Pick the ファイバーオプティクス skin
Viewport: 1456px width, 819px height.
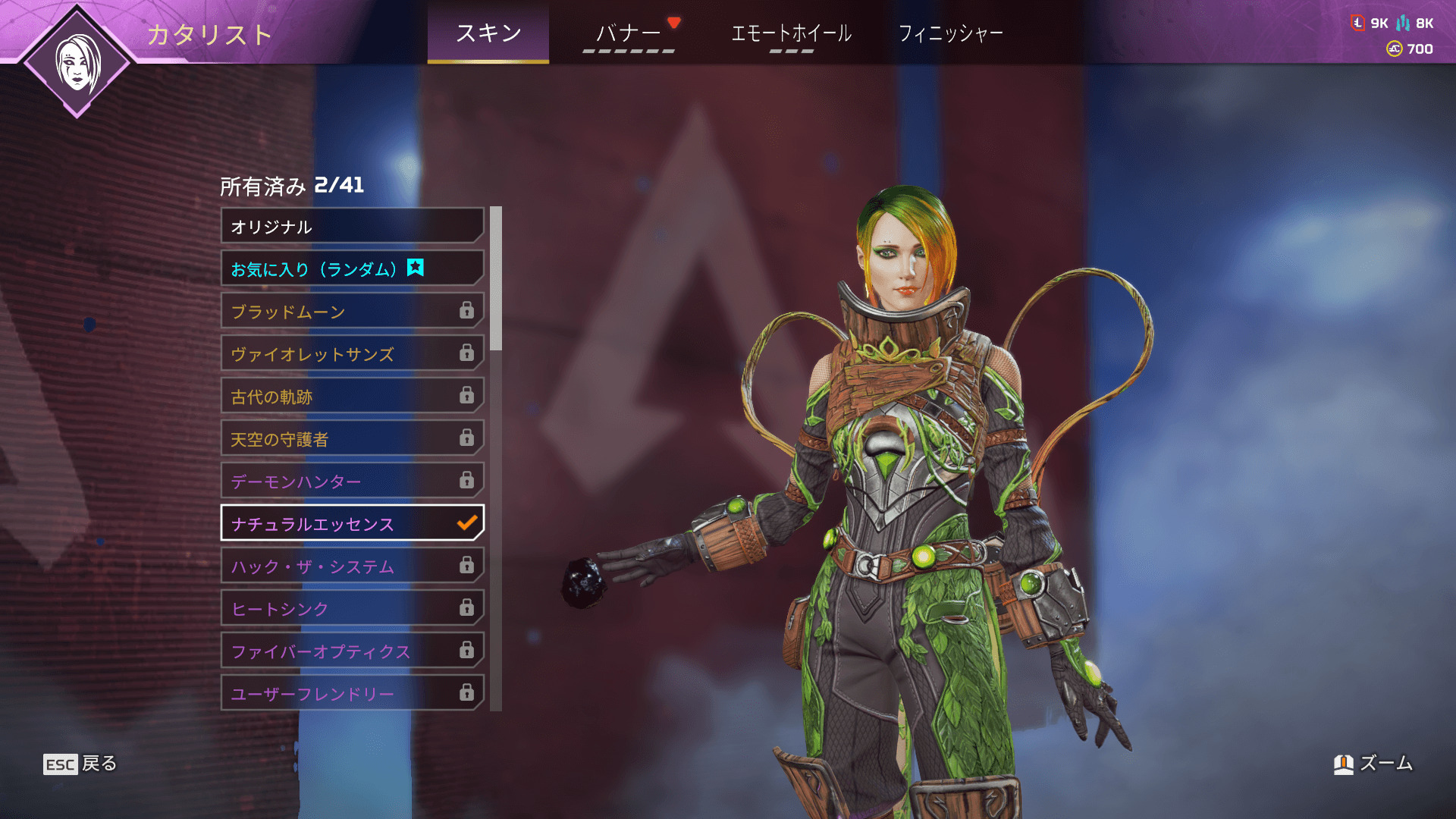(352, 651)
